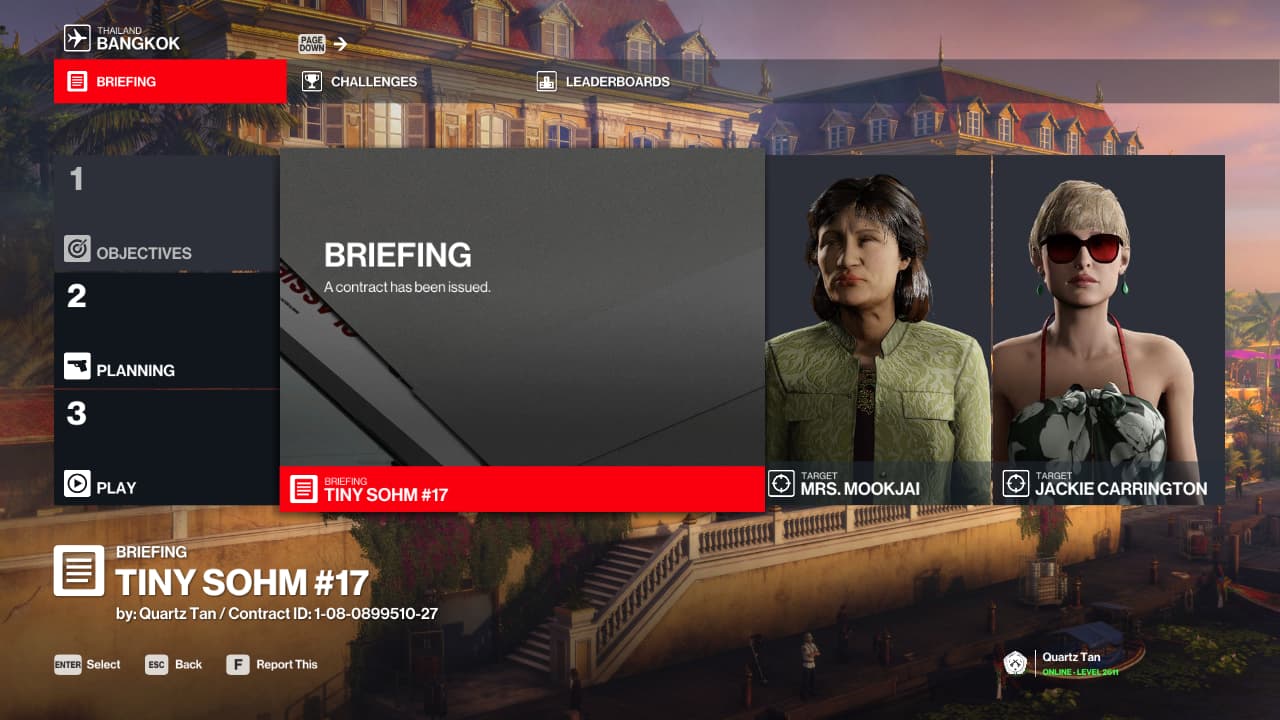View target Jackie Carrington card

1108,330
